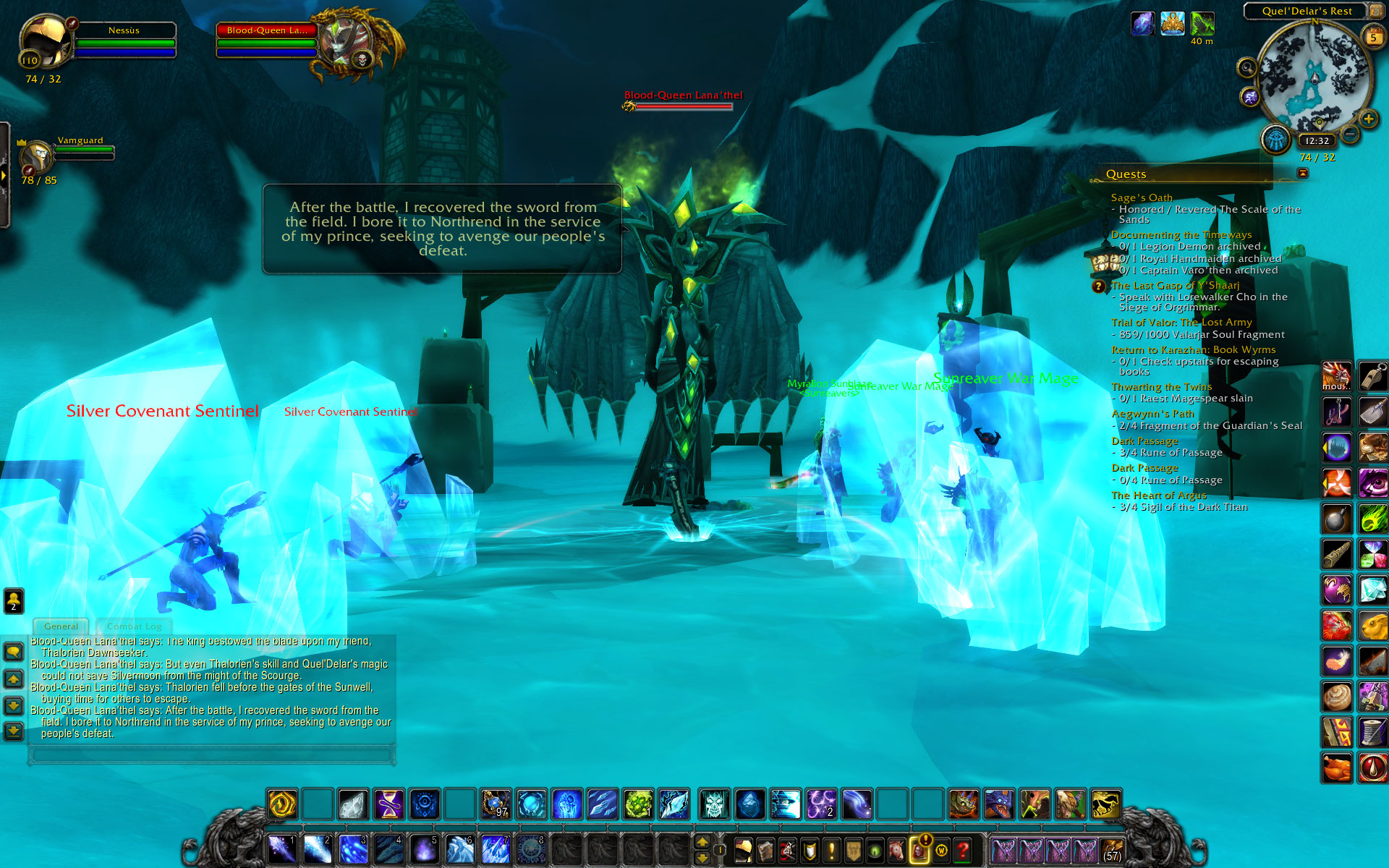Screen dimensions: 1389x868
Task: Open the backpack showing 57 free slots
Action: click(x=1112, y=851)
